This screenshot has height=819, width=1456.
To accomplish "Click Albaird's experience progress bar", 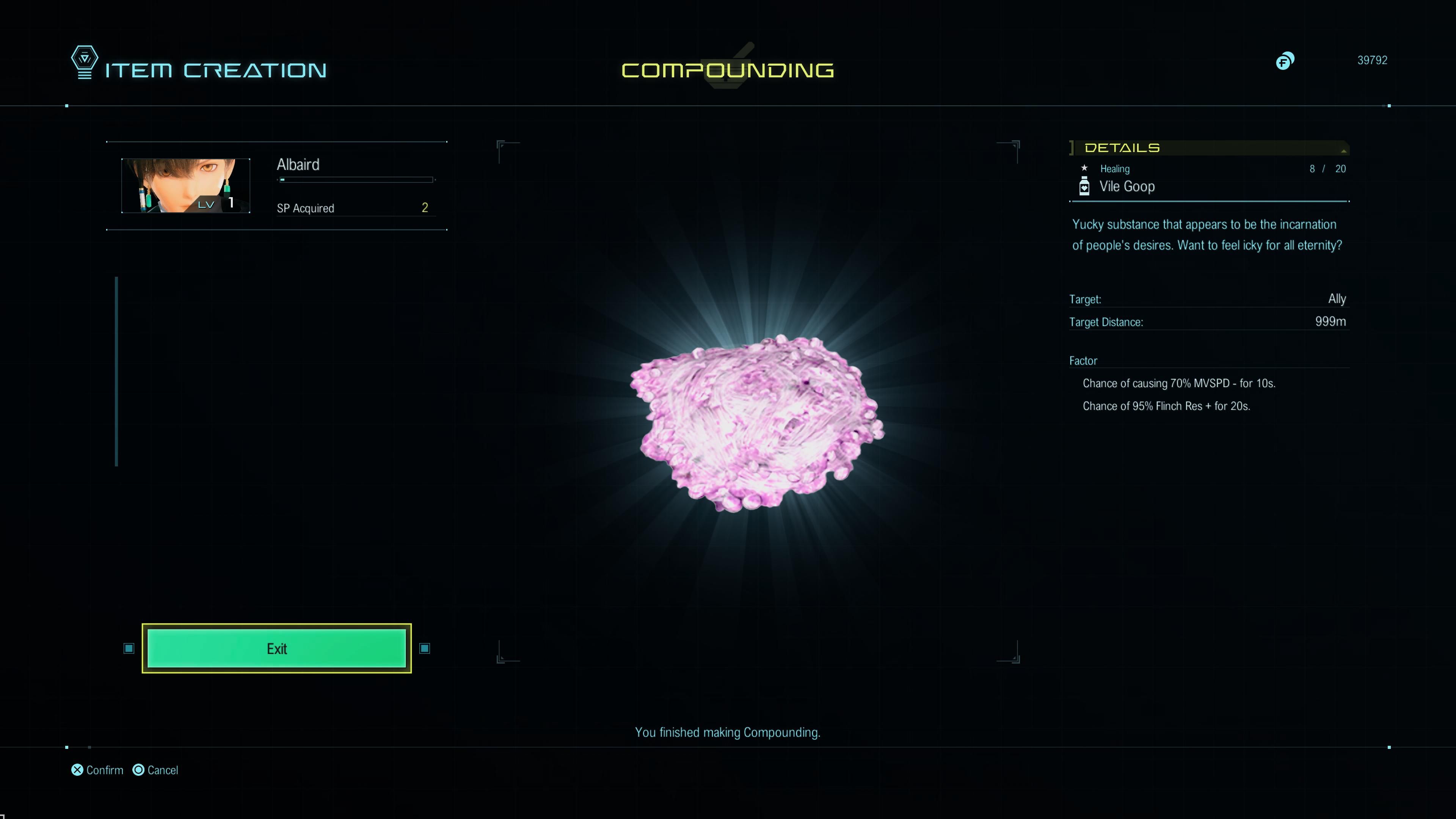I will tap(356, 180).
